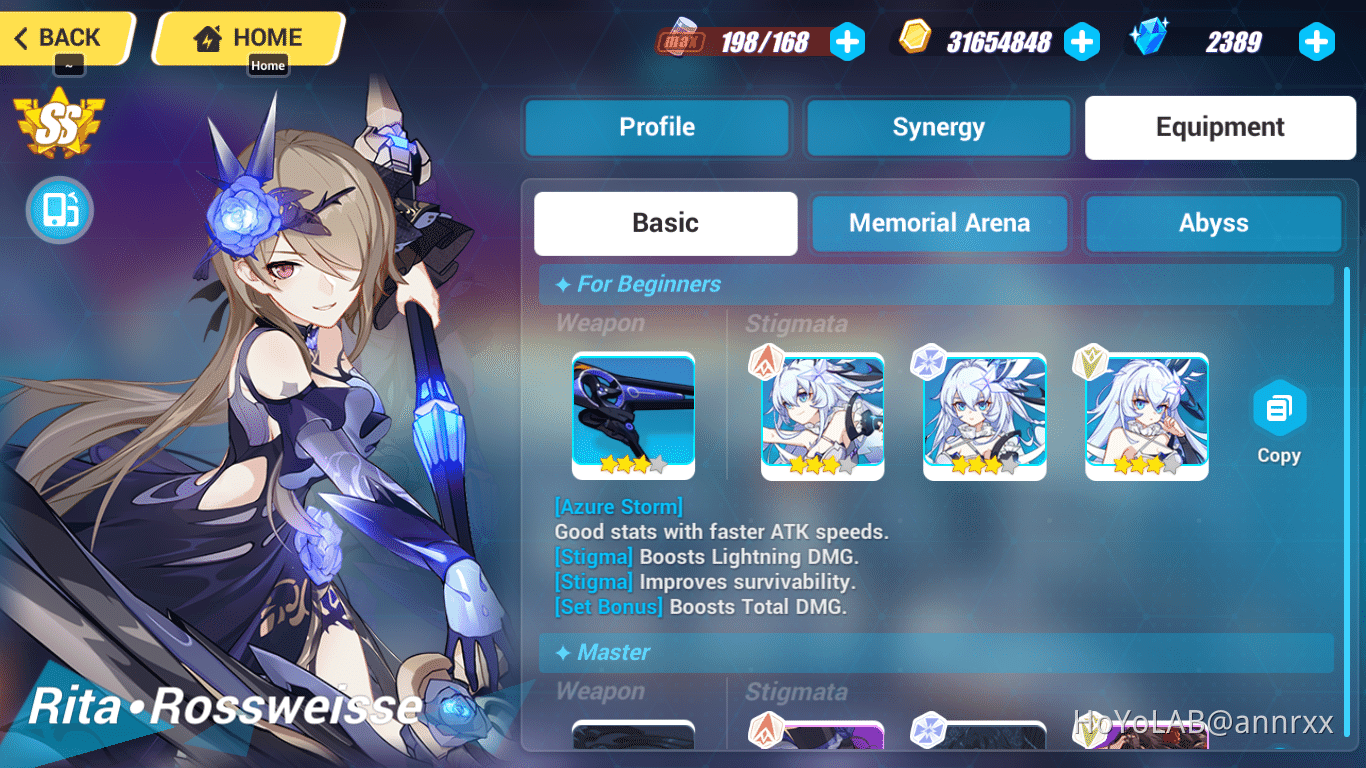Select the Azure Storm weapon thumbnail
Image resolution: width=1366 pixels, height=768 pixels.
tap(633, 415)
